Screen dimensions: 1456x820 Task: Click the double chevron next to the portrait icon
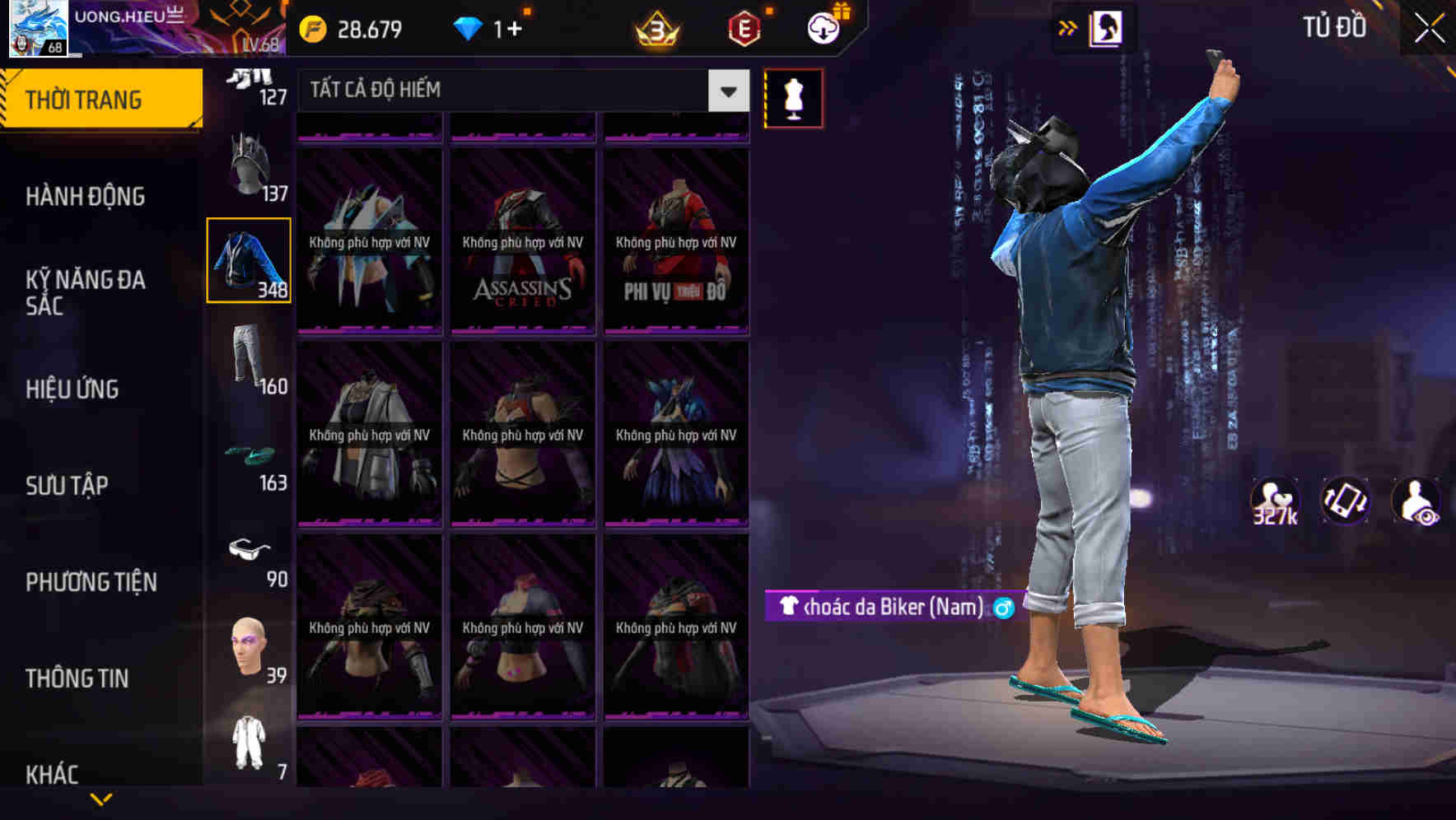coord(1067,27)
